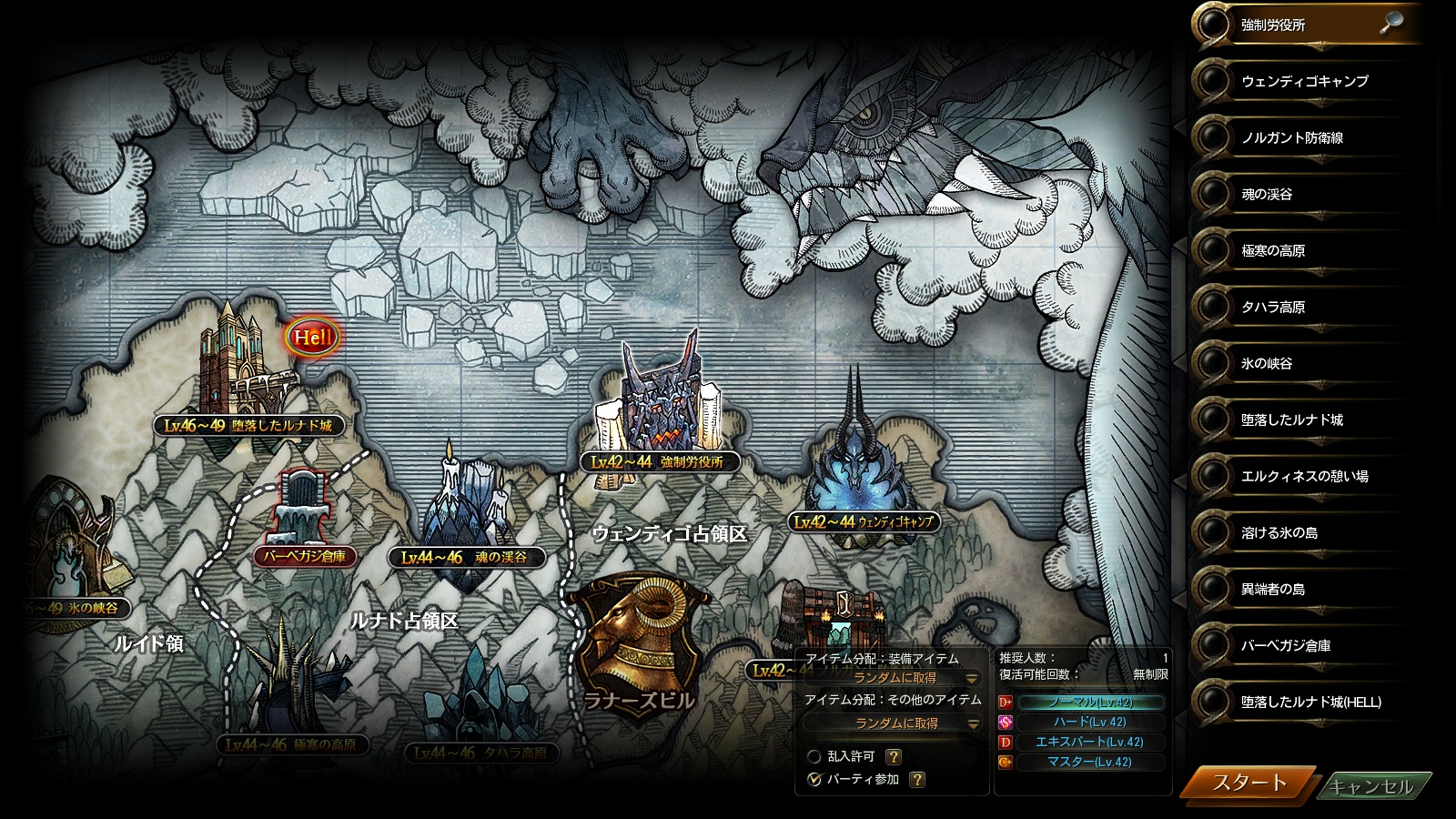Select ウェンディゴキャンプ in the dungeon list
The image size is (1456, 819).
(1304, 82)
